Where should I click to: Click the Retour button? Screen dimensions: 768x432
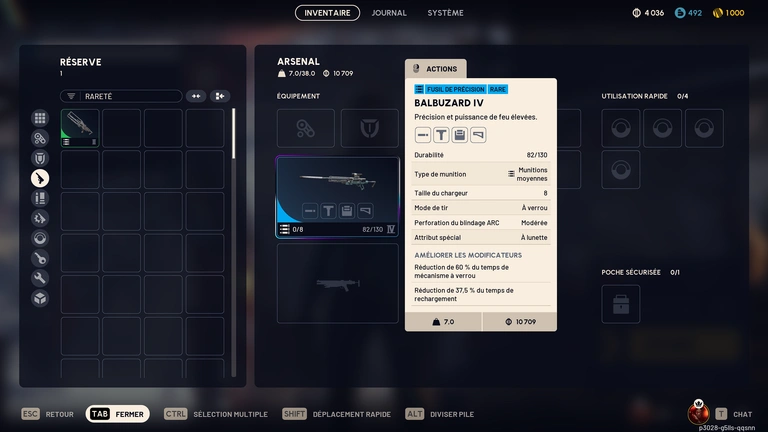click(48, 414)
